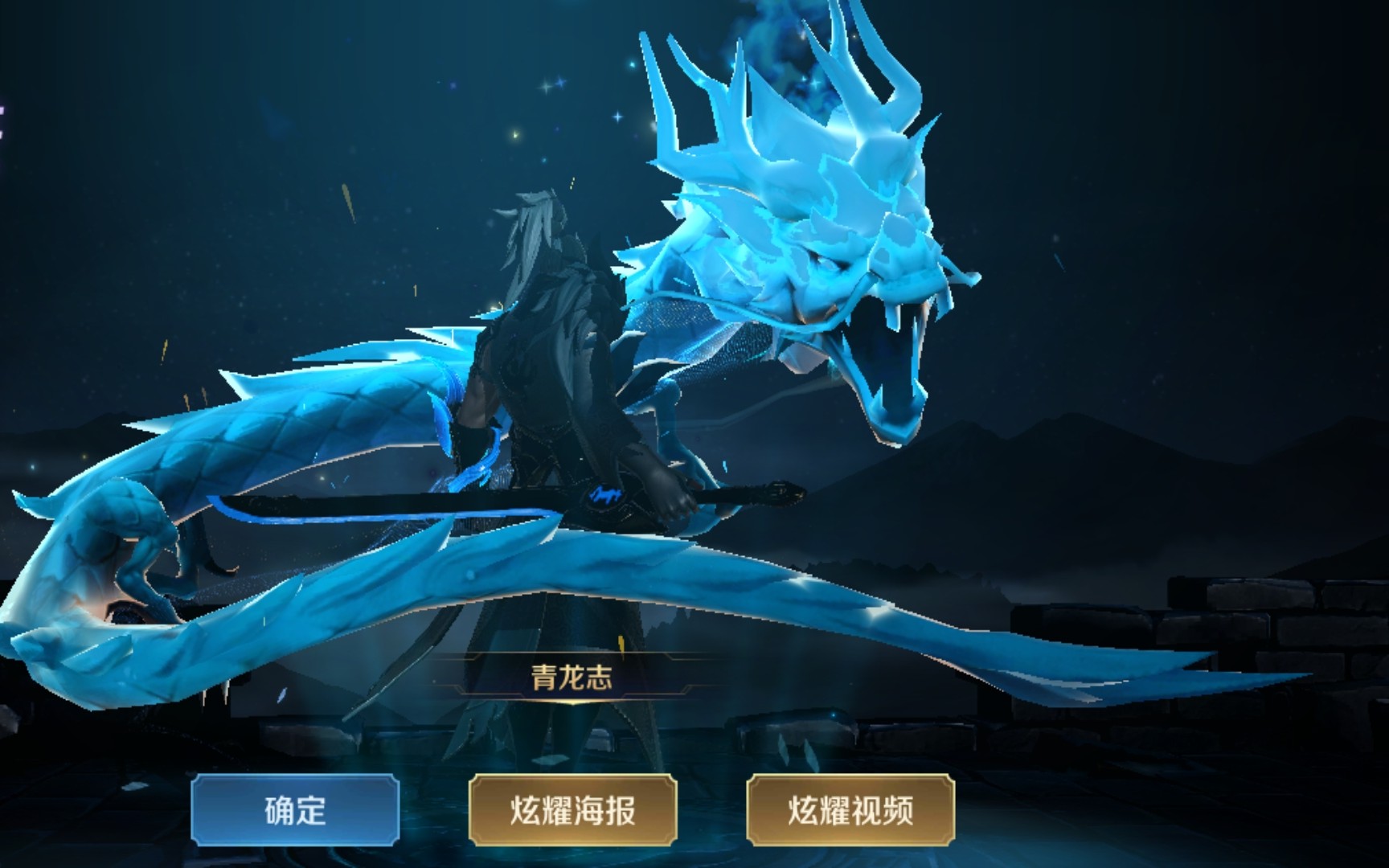Click the 青龙志 skin nameplate banner
This screenshot has height=868, width=1389.
[x=574, y=678]
